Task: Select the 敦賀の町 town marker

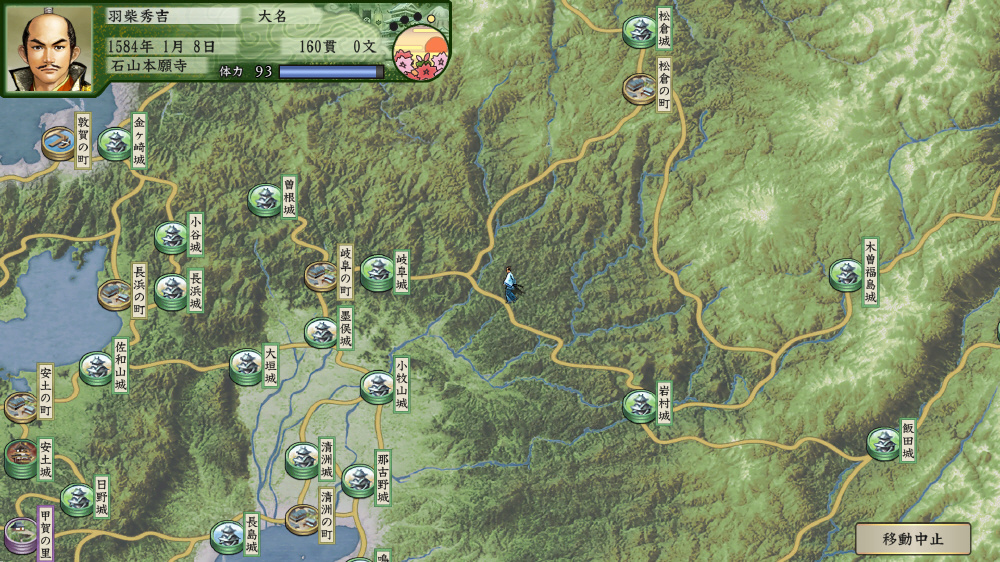Action: coord(58,144)
